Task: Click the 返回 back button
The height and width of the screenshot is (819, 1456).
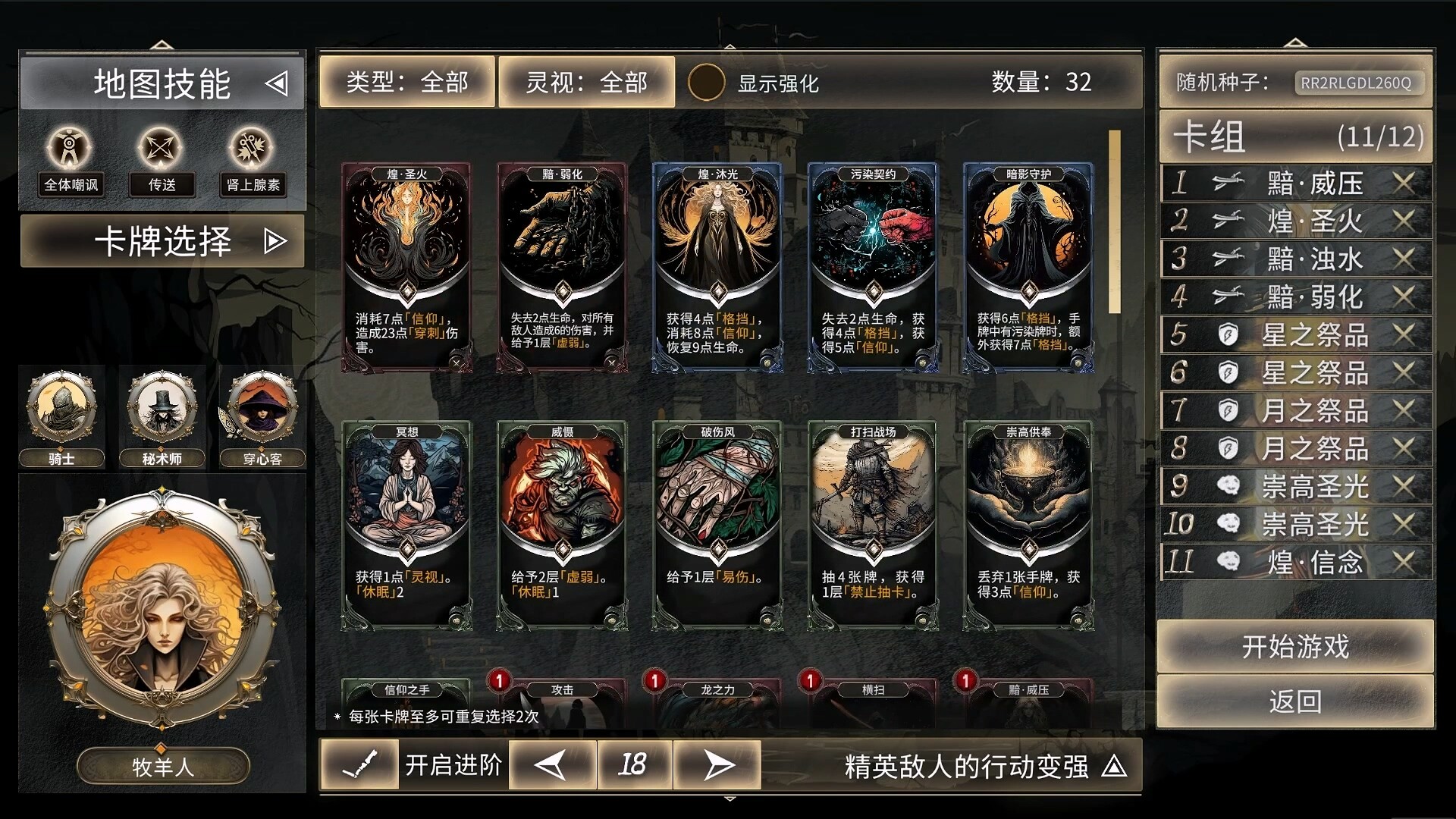Action: [1295, 701]
